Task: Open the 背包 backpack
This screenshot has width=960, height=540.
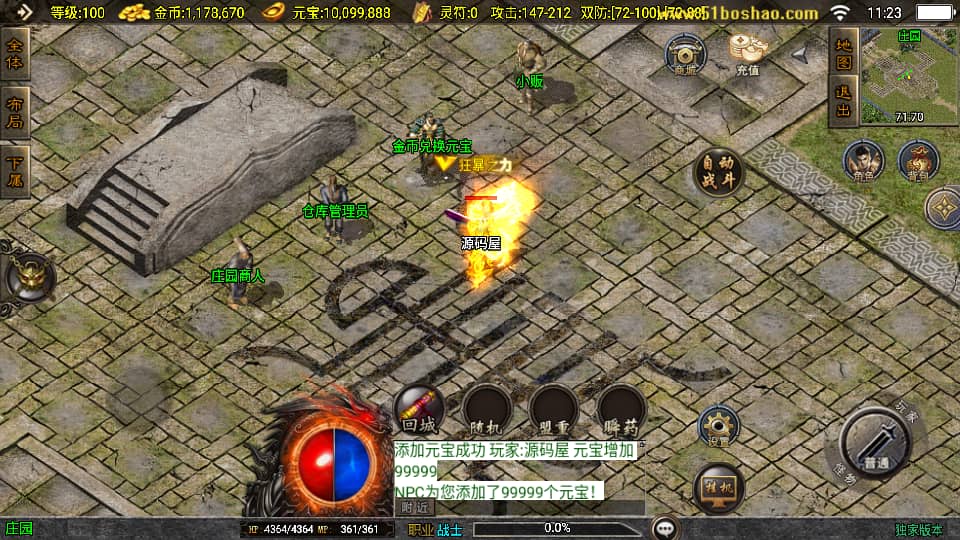Action: coord(917,161)
